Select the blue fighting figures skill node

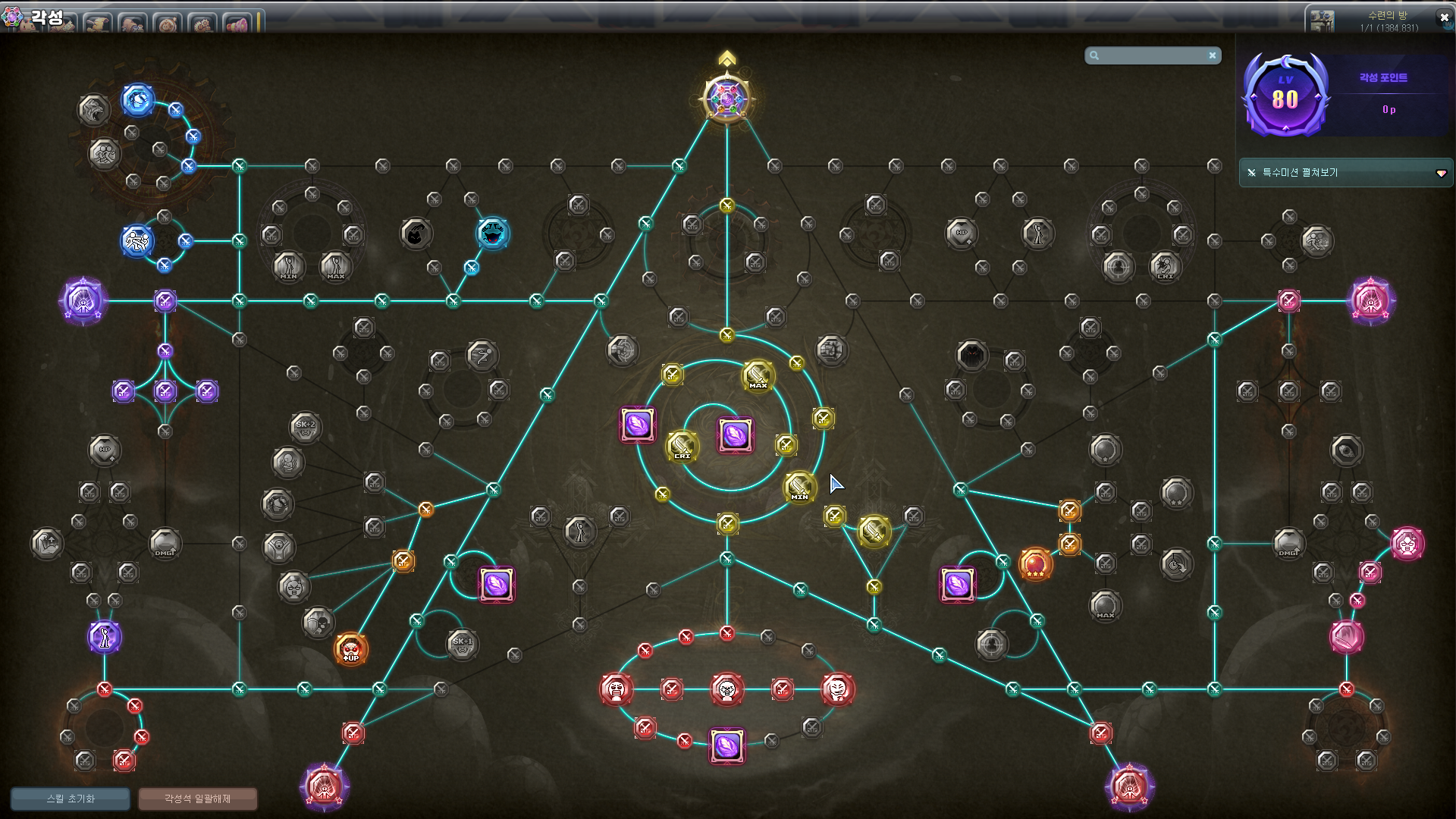137,241
